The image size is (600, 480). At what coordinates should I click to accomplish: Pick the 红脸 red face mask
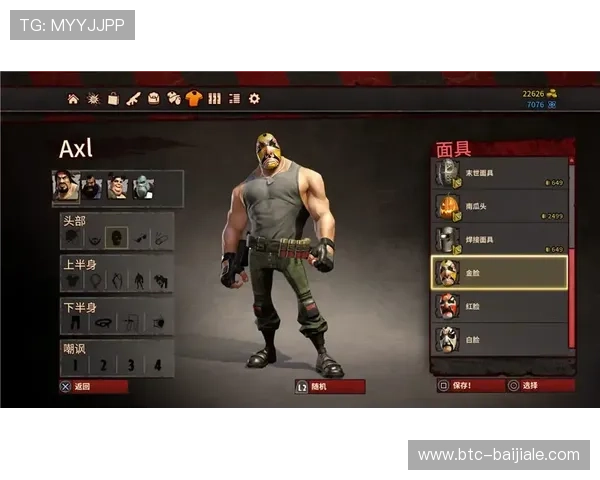[500, 306]
